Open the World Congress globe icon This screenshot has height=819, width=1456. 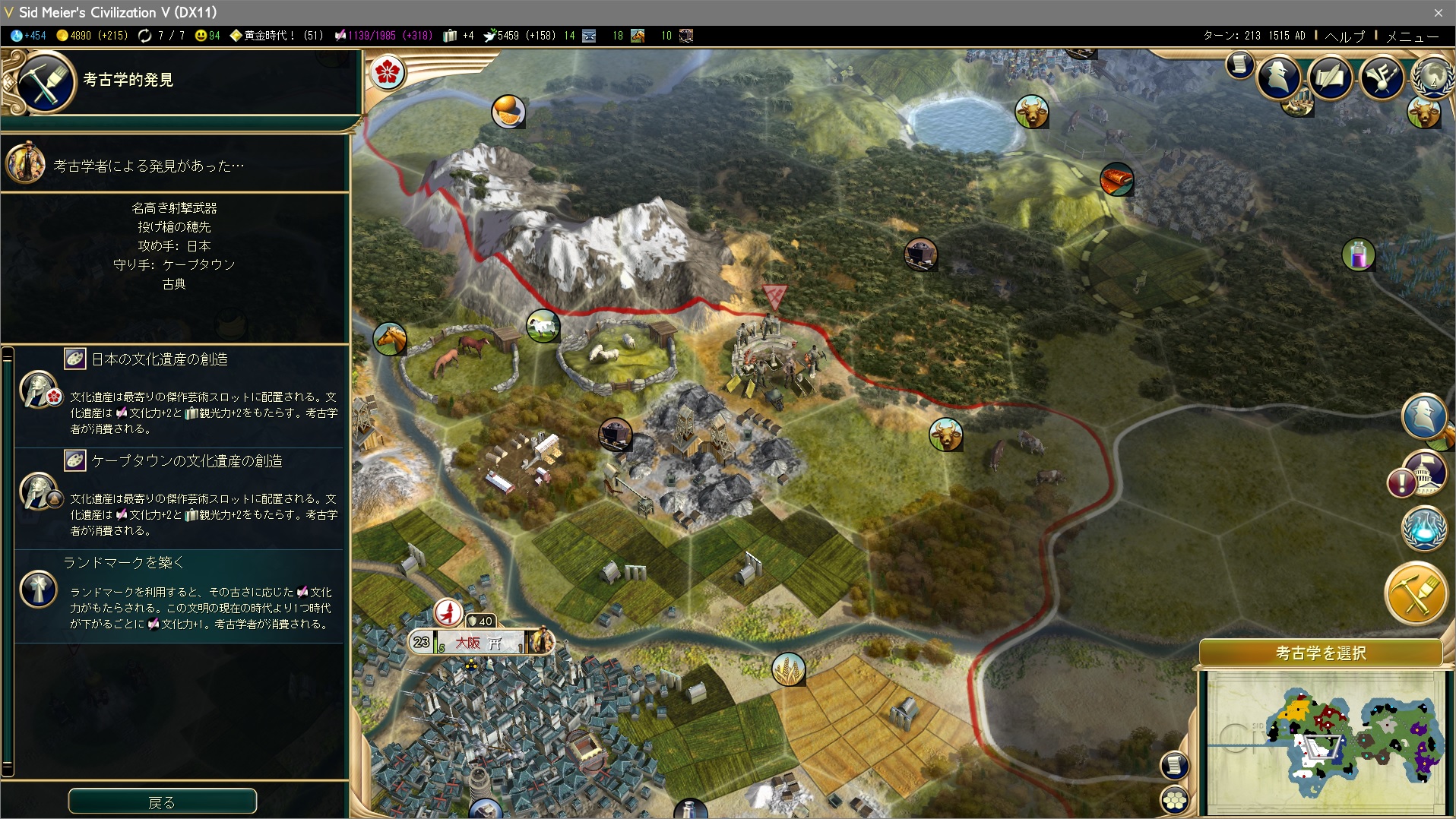tap(1432, 77)
